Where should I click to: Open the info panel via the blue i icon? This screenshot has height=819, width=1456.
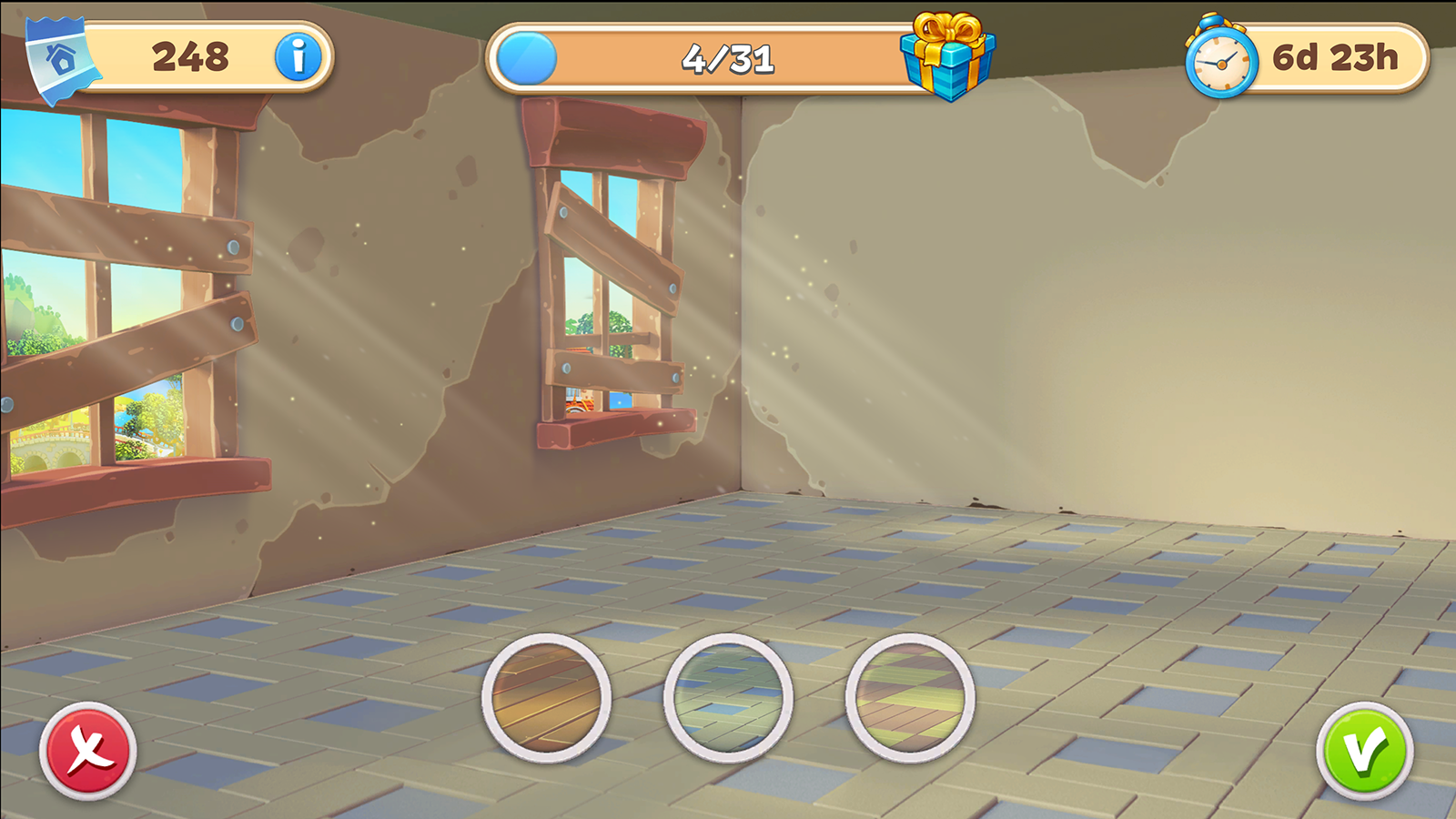[x=298, y=56]
